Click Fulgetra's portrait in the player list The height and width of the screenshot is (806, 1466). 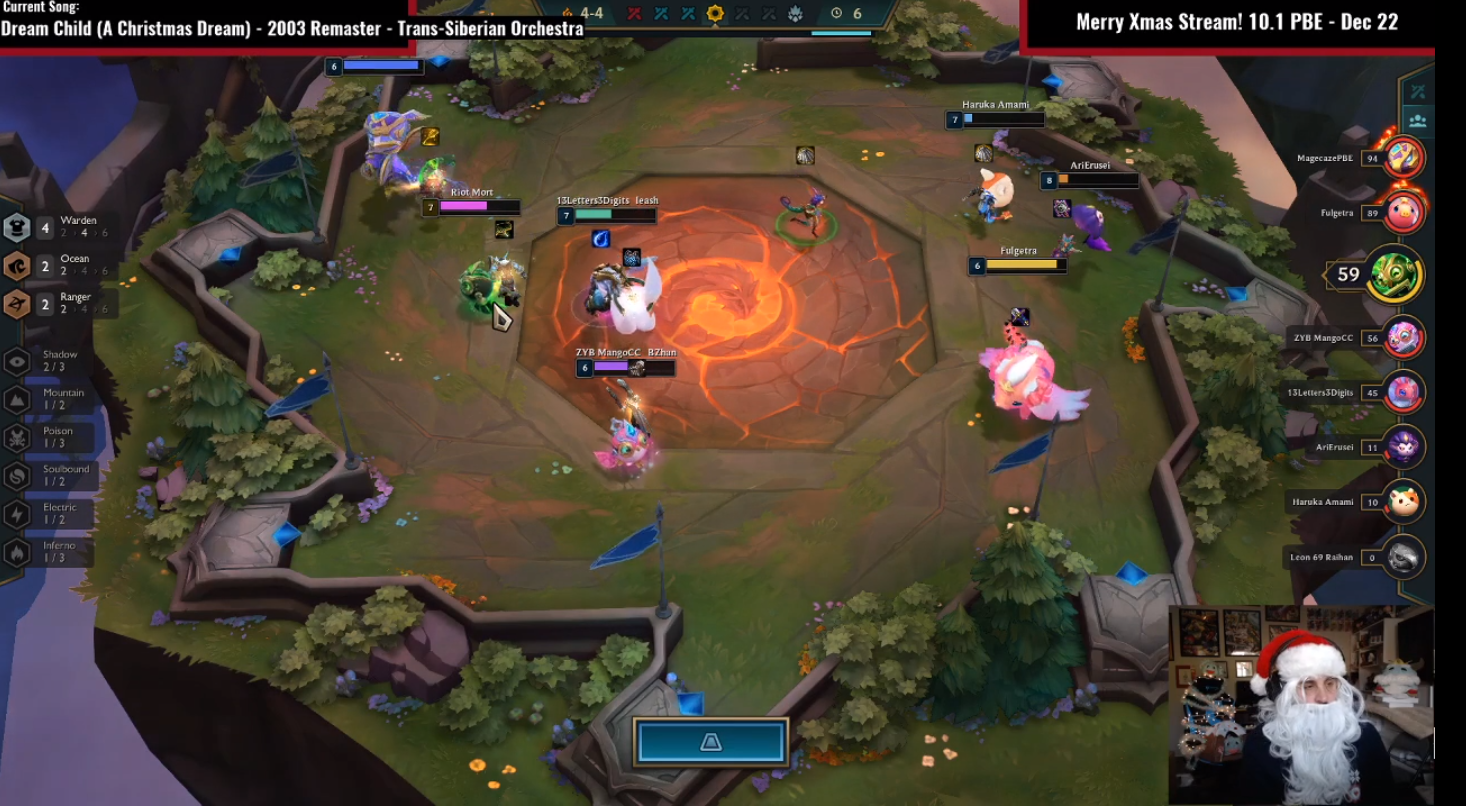pos(1405,212)
